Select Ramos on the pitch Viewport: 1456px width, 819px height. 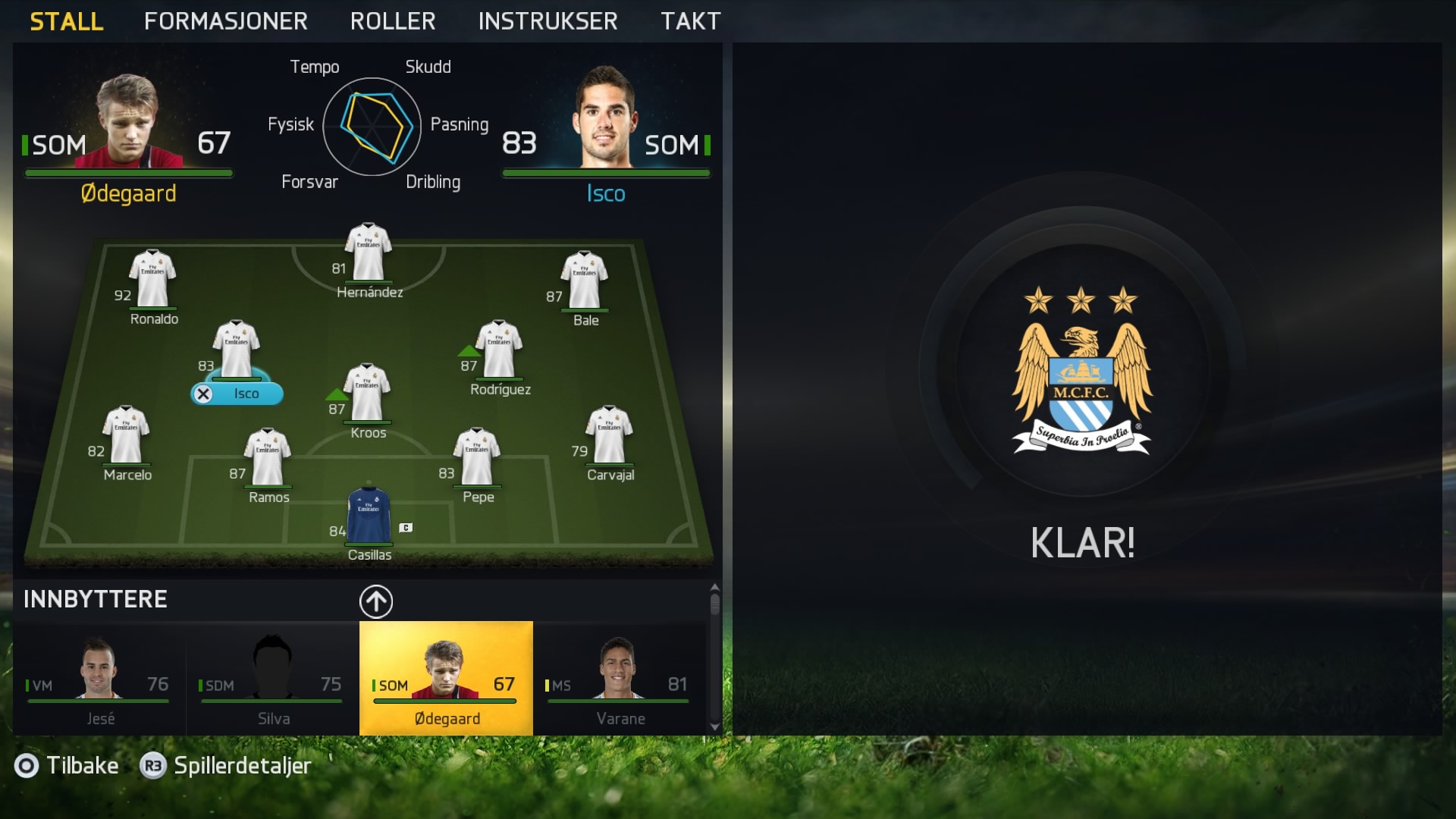[x=268, y=458]
